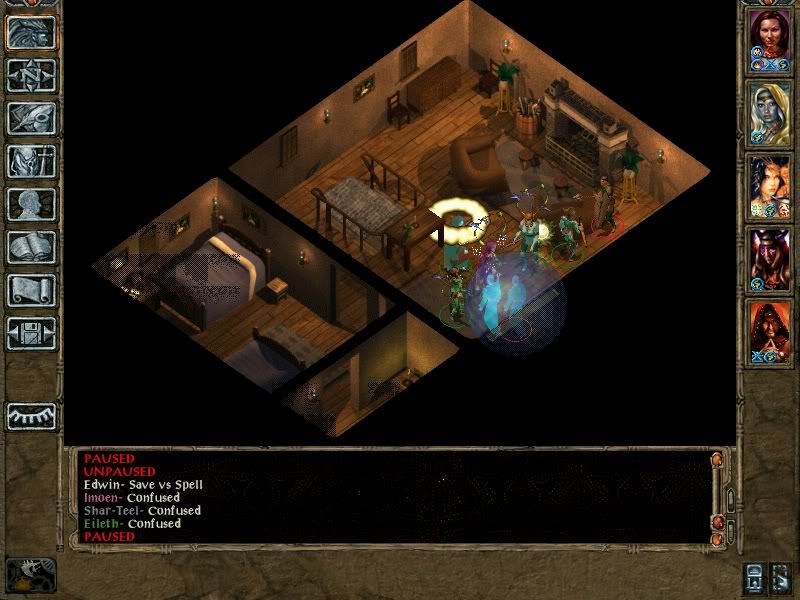Click the dialog log's bottom scroll arrow
This screenshot has height=600, width=800.
tap(716, 540)
